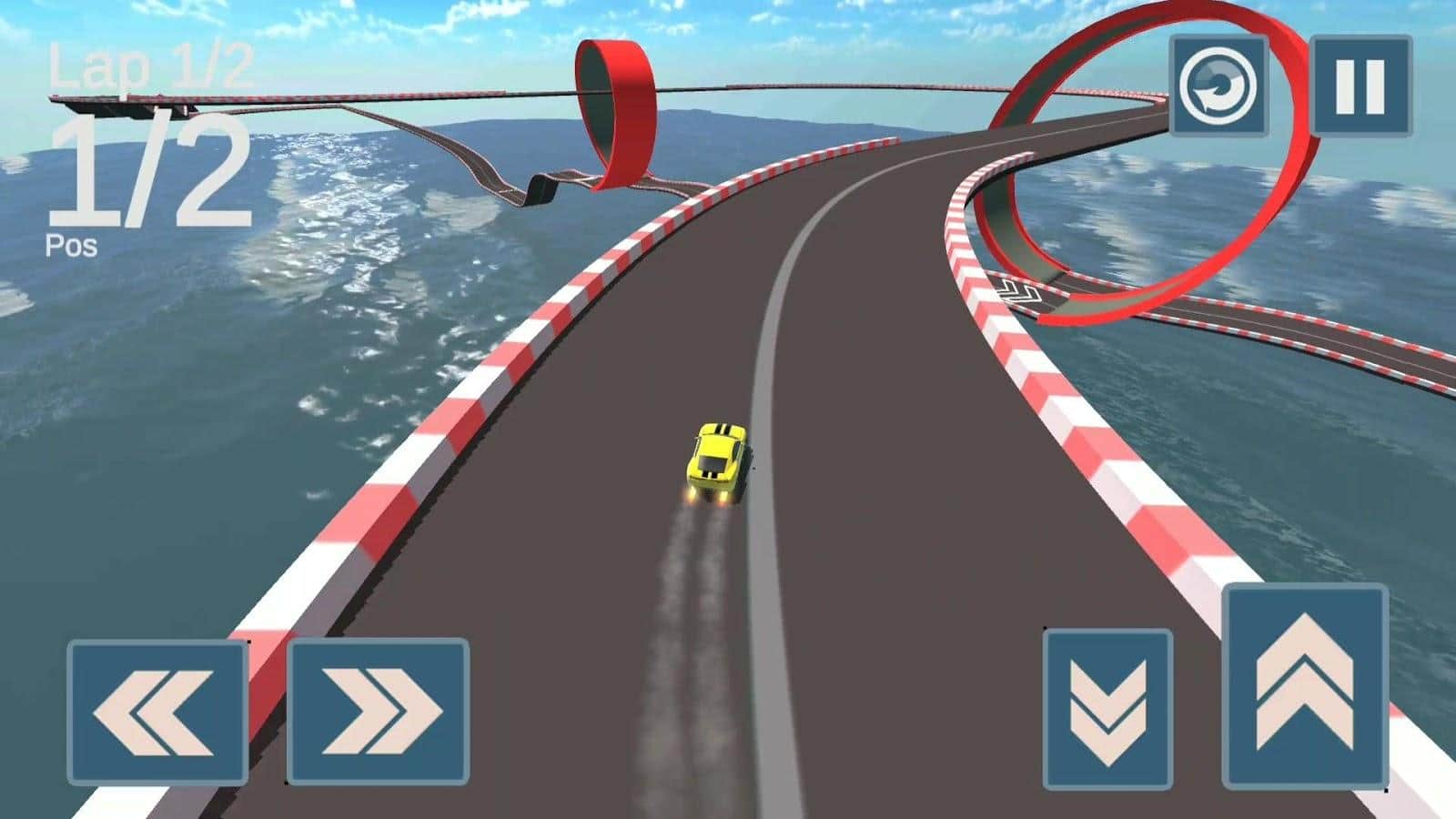Viewport: 1456px width, 819px height.
Task: Hit the brake down-arrow button
Action: click(1107, 708)
